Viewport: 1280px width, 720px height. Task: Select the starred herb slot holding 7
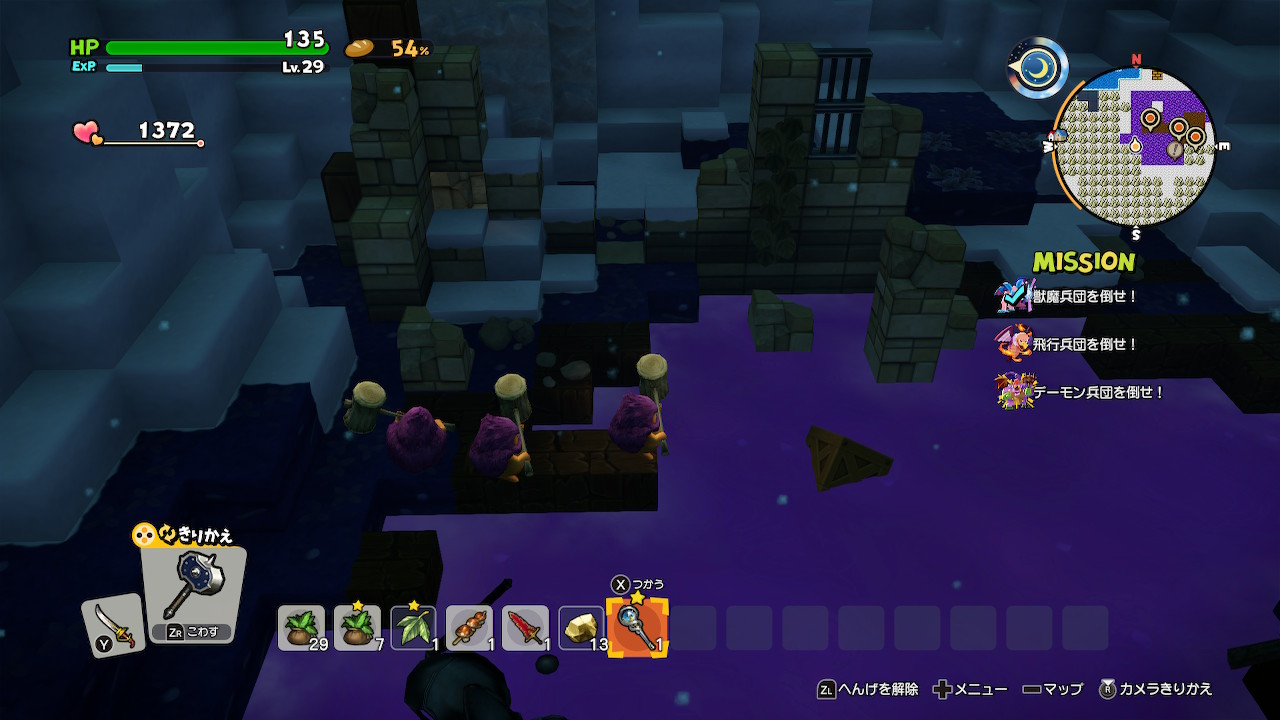coord(357,628)
